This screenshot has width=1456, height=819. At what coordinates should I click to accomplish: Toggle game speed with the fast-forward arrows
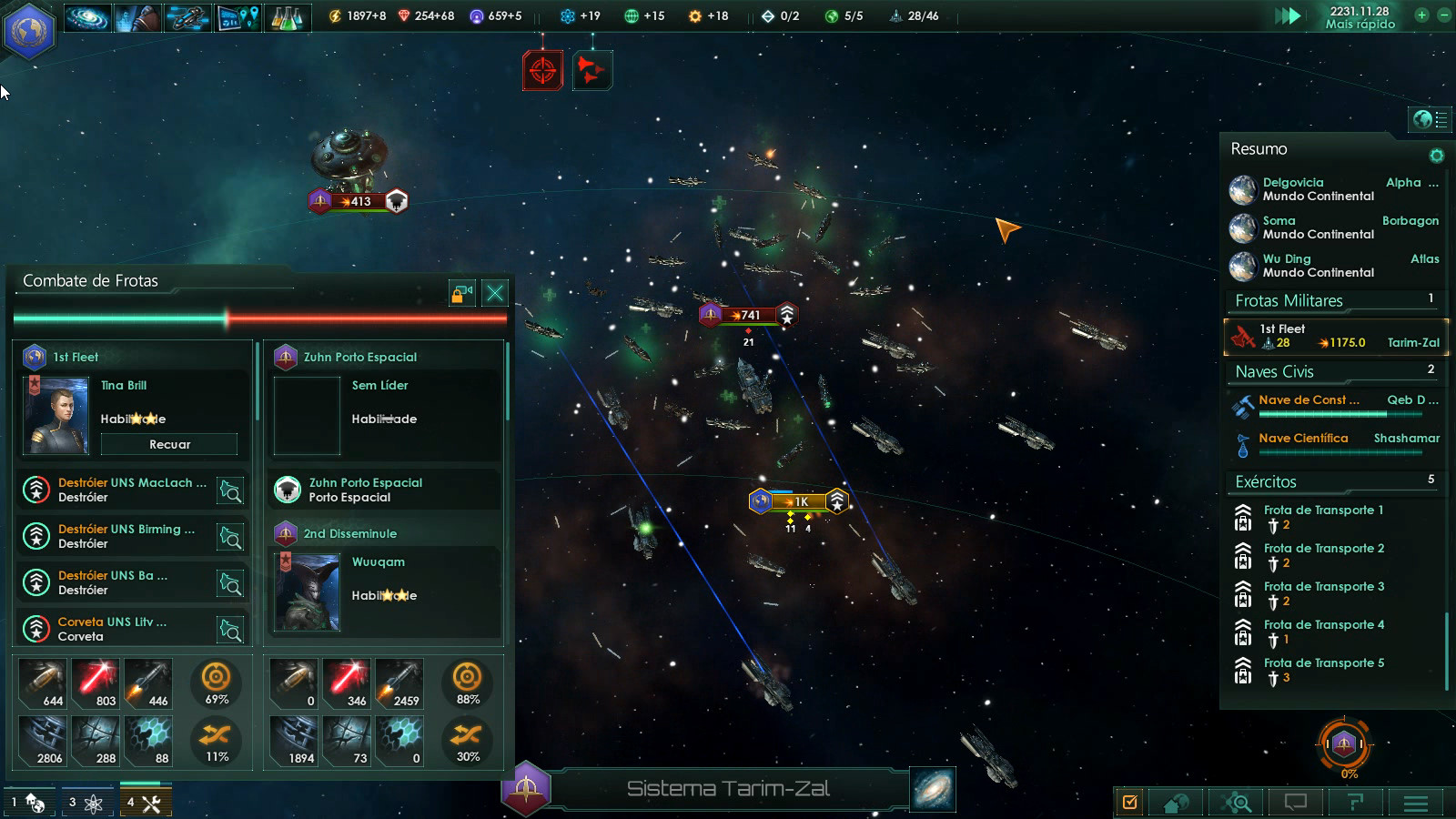(1287, 15)
